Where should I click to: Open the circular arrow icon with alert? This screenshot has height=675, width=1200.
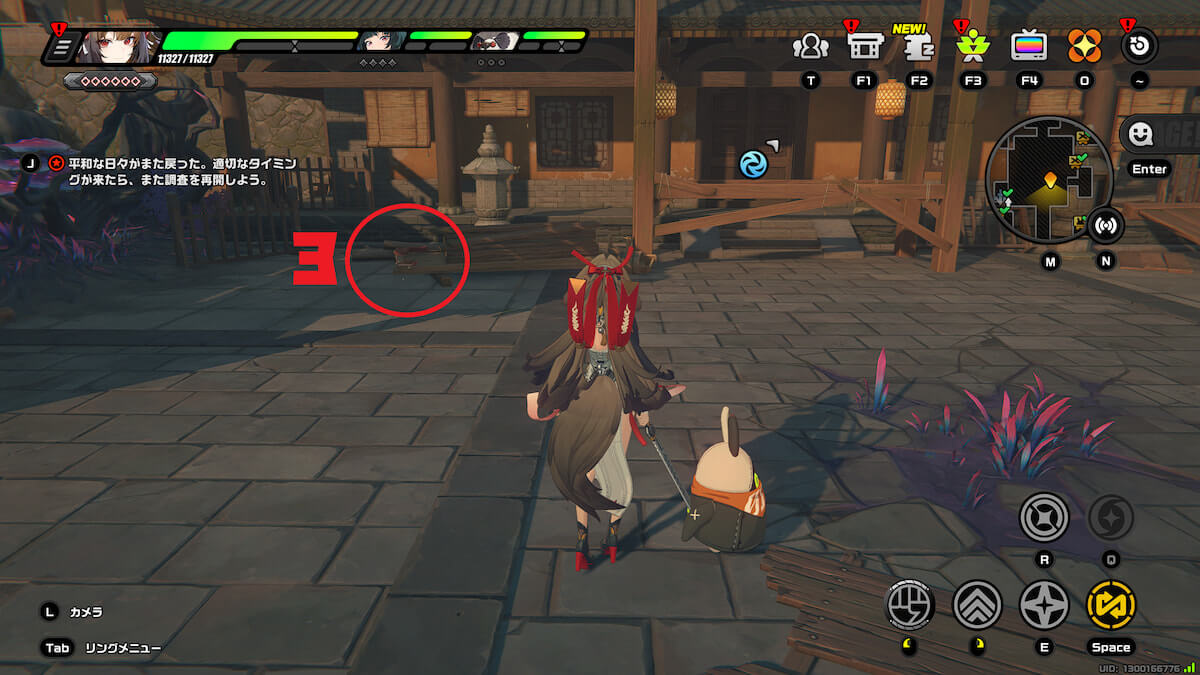(1139, 46)
